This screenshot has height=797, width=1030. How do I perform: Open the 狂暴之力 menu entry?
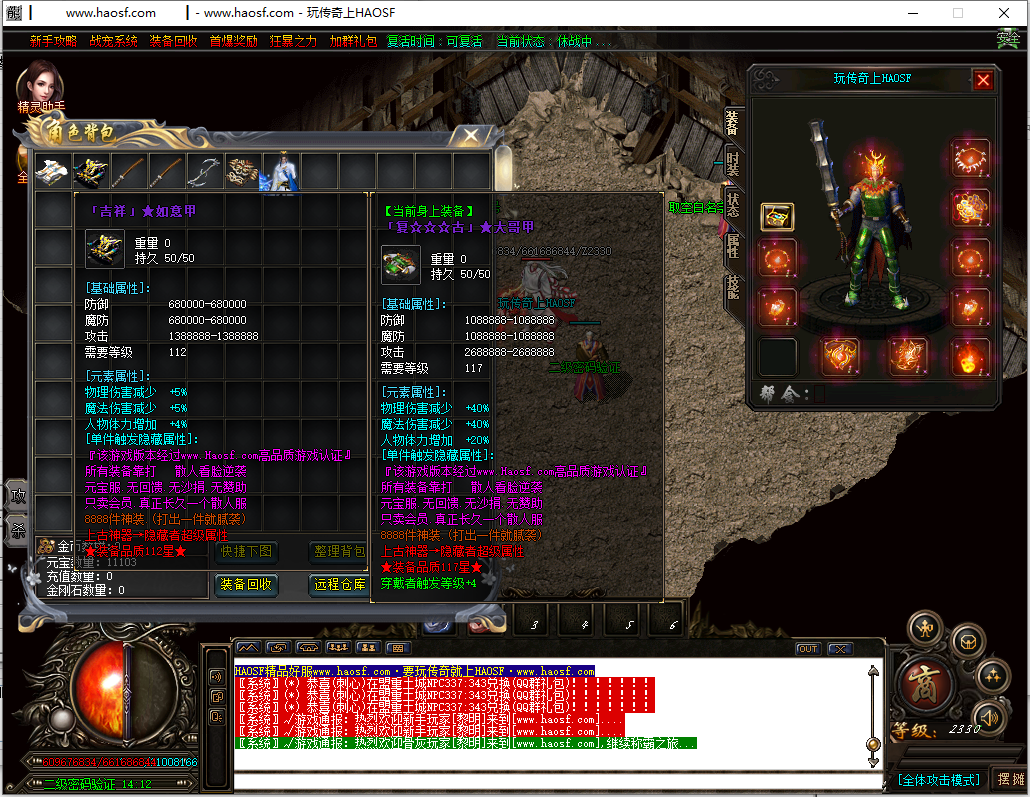click(x=293, y=41)
